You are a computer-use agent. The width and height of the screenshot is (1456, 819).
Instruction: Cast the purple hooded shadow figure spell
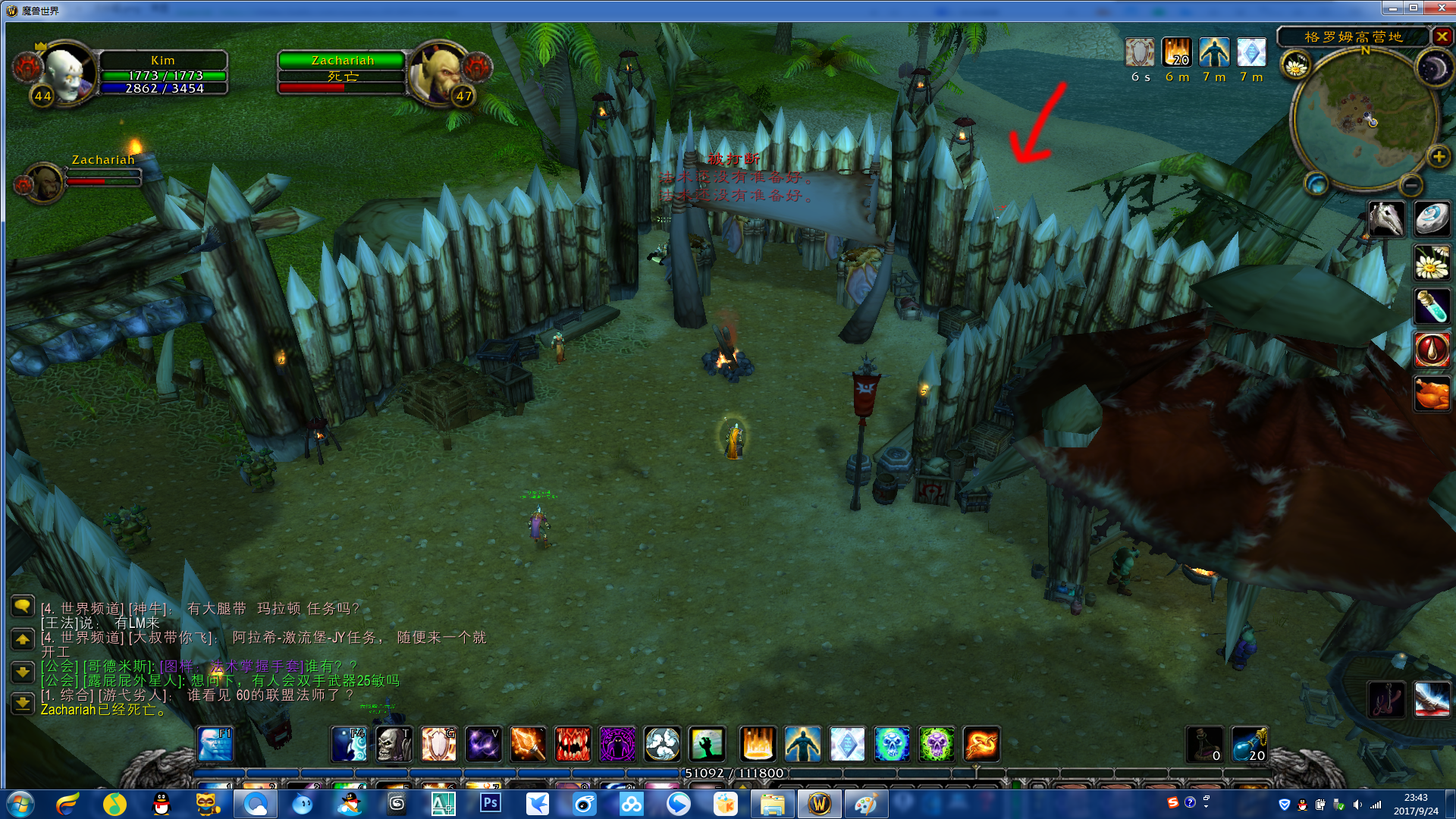(x=617, y=744)
